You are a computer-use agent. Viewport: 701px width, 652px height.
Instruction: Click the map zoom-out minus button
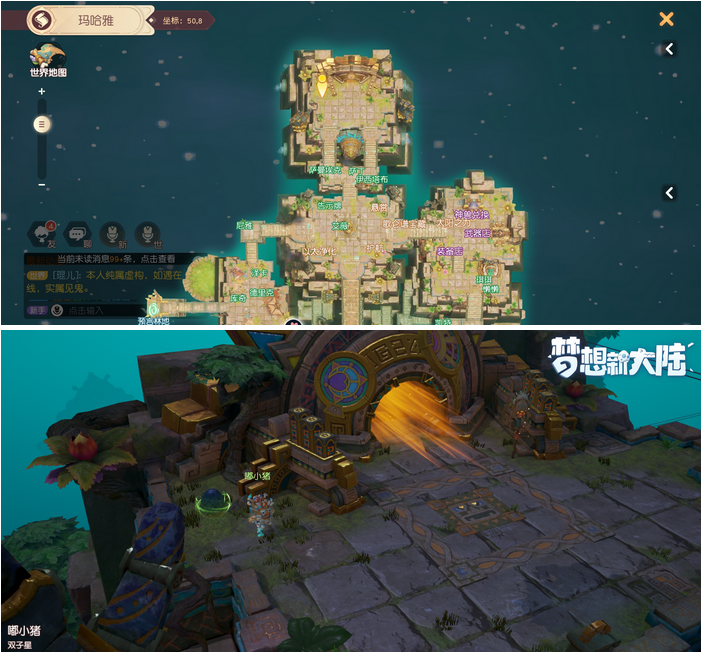[x=41, y=185]
